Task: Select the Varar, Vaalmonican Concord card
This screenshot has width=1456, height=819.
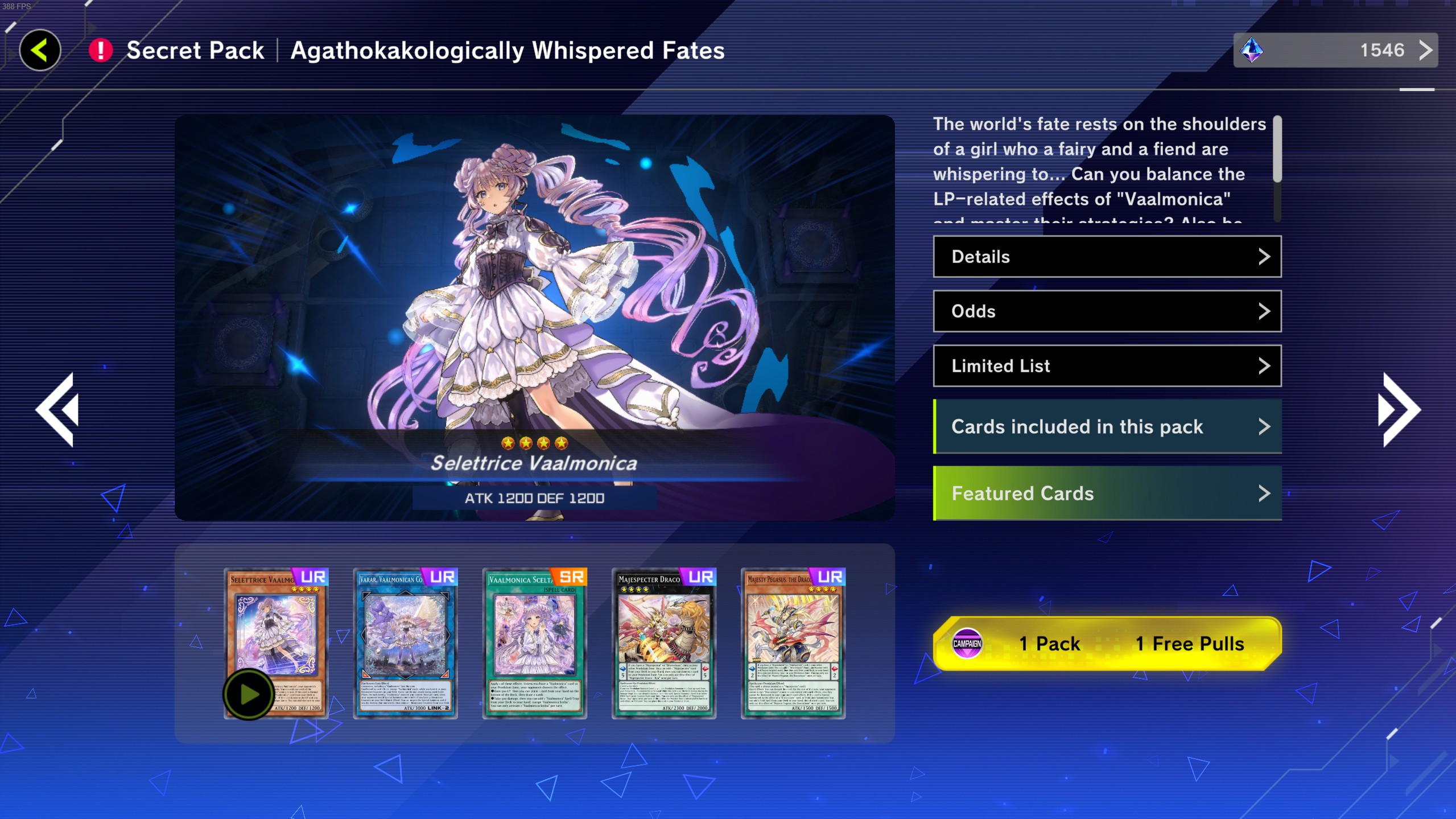Action: pyautogui.click(x=405, y=643)
